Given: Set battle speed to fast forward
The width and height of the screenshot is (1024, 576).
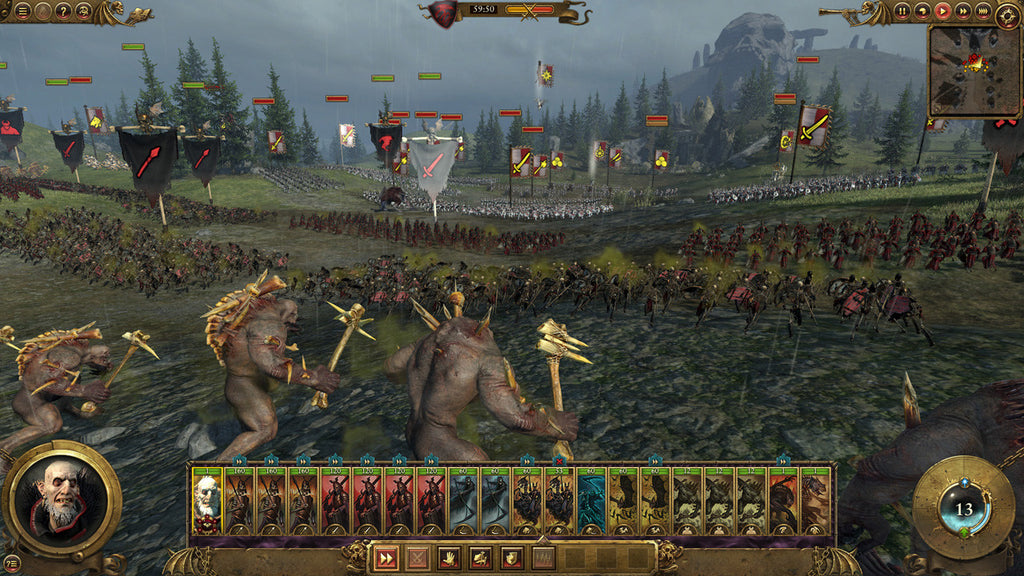Looking at the screenshot, I should coord(963,11).
